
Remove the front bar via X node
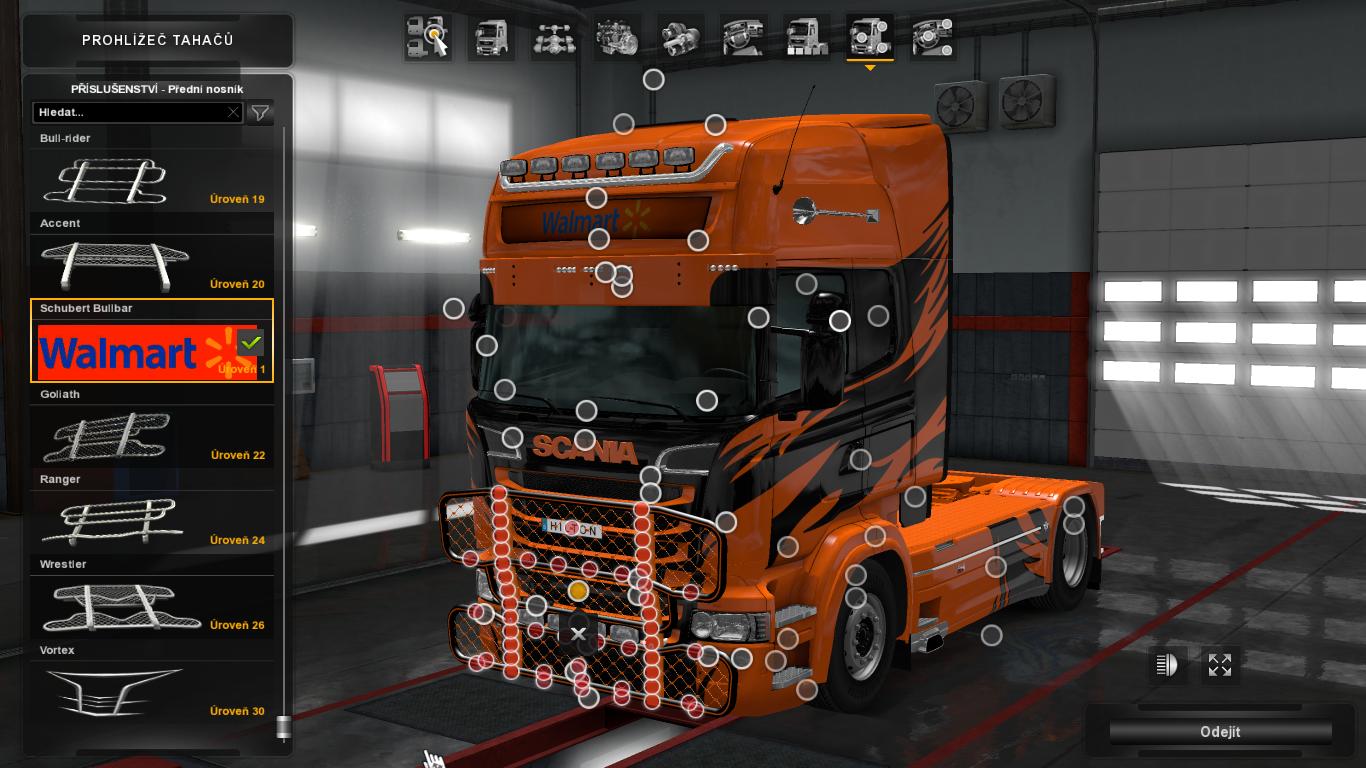click(578, 633)
